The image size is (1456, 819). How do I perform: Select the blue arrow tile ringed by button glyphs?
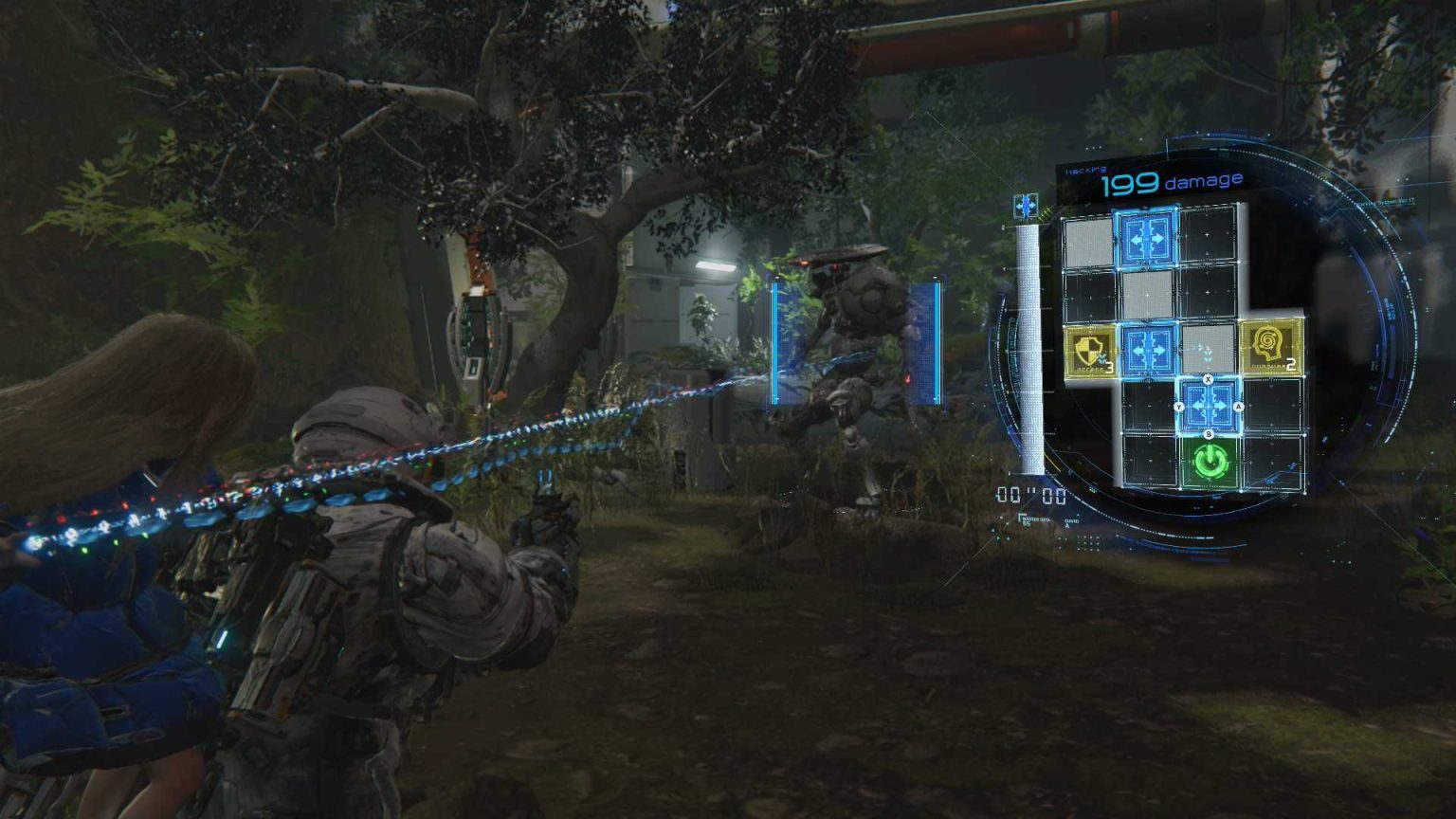1209,406
